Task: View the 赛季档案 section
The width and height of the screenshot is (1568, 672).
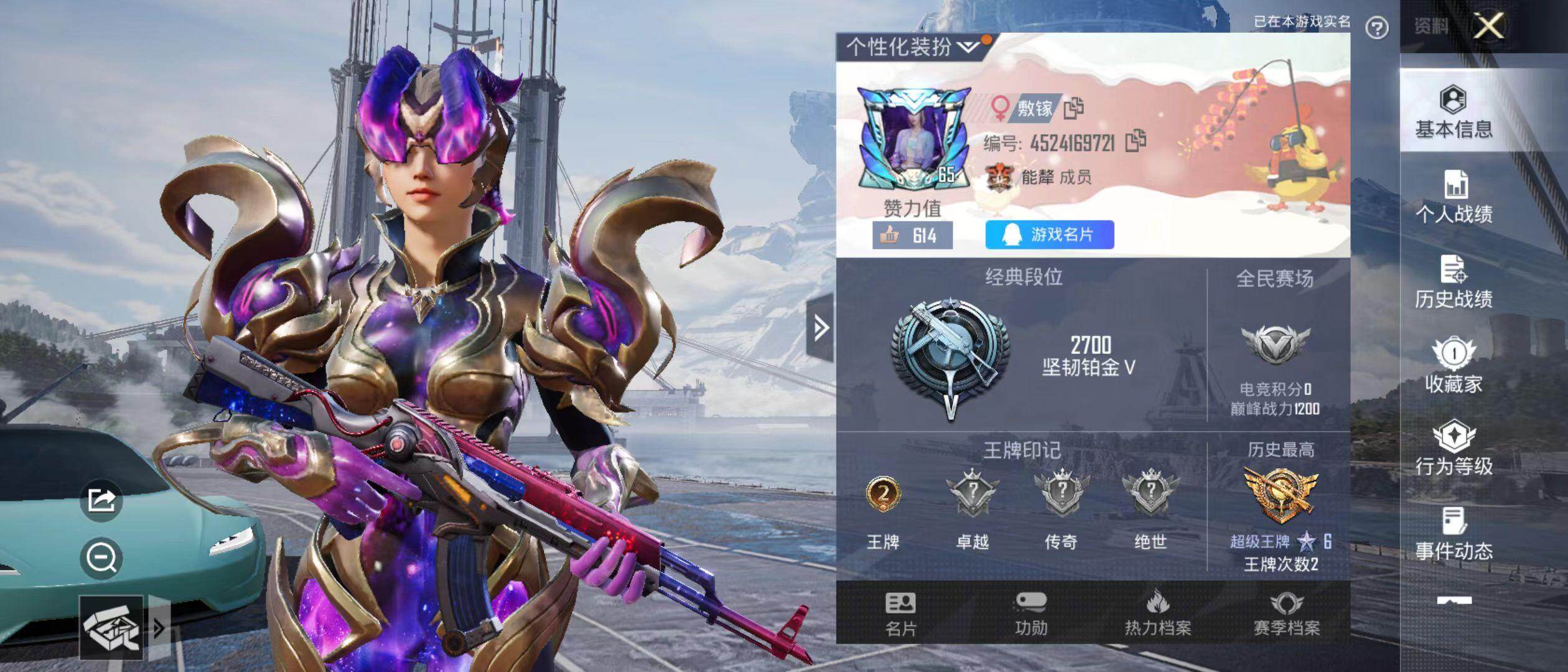Action: 1286,614
